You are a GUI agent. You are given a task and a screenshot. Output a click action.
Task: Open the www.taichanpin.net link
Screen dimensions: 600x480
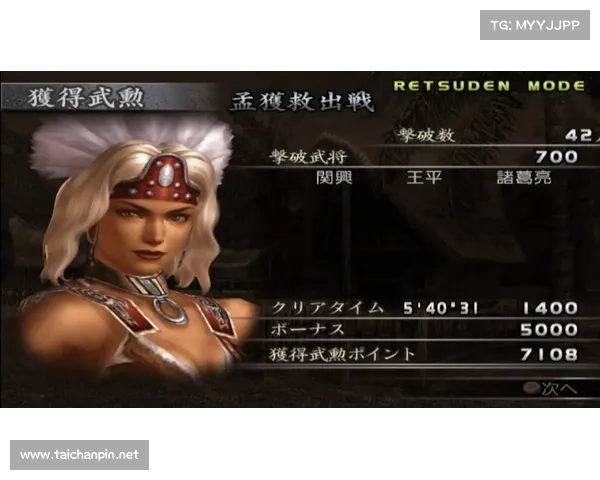(80, 455)
